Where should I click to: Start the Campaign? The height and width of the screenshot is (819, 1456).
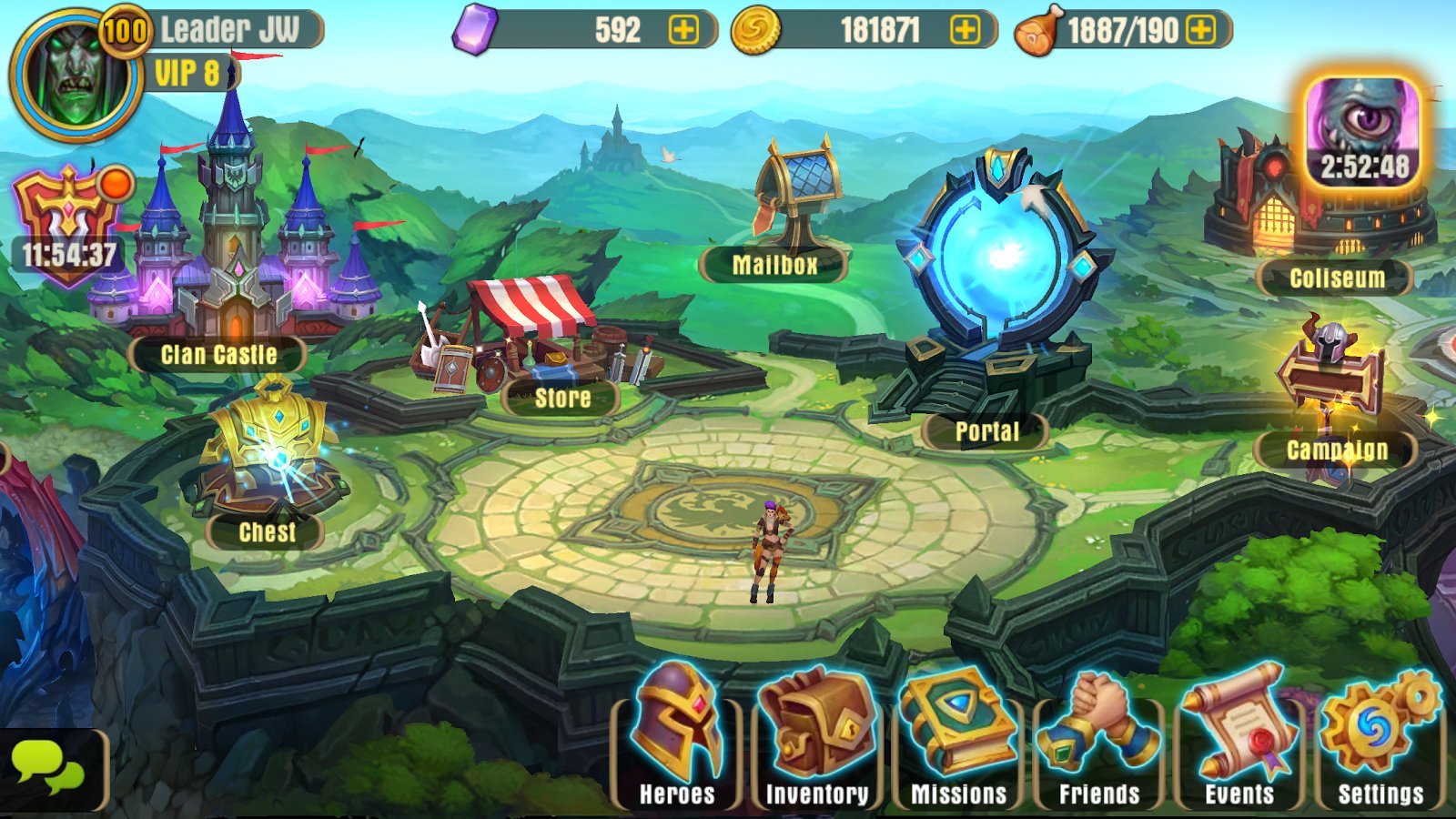click(1332, 391)
